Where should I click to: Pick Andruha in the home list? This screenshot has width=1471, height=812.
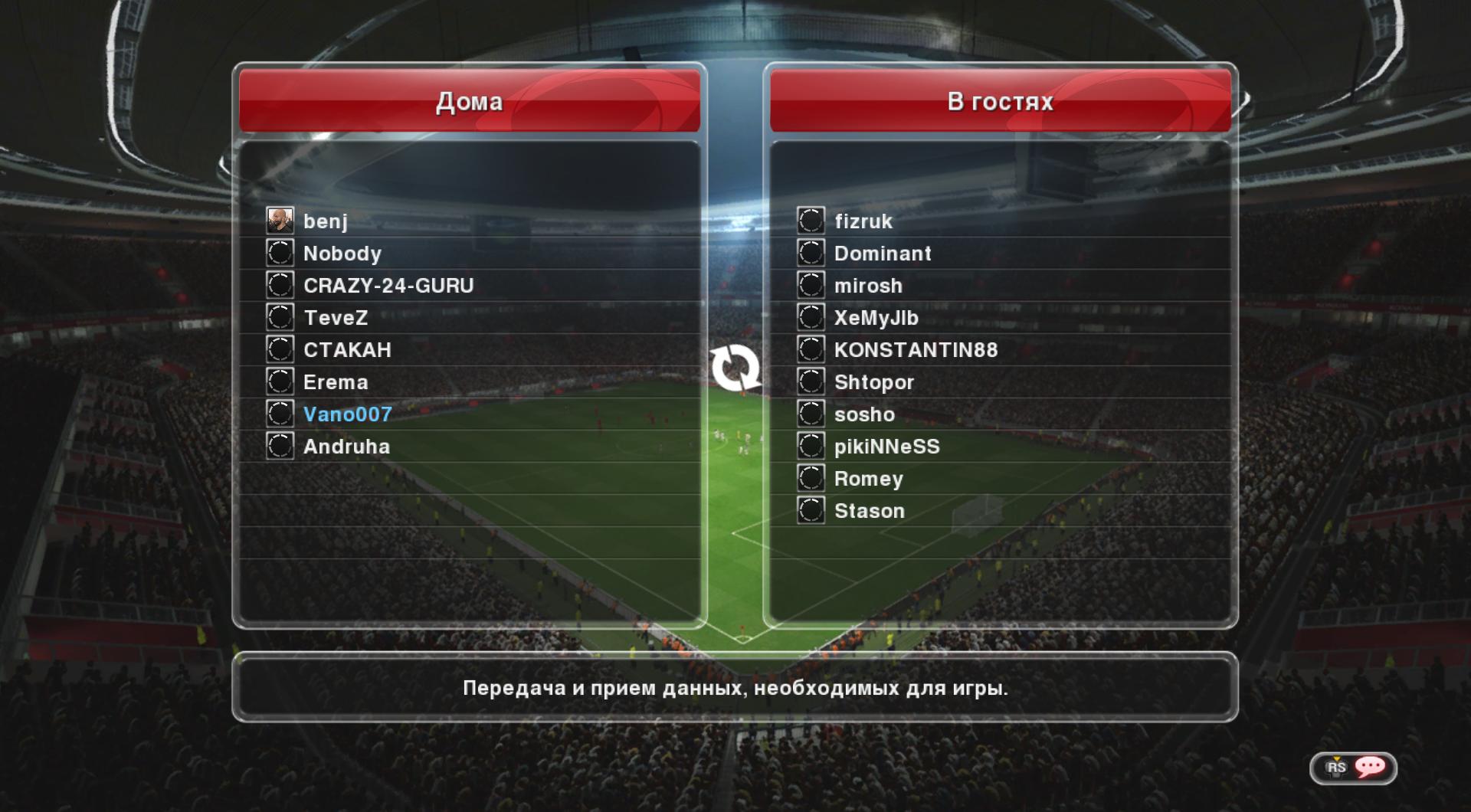pyautogui.click(x=346, y=447)
